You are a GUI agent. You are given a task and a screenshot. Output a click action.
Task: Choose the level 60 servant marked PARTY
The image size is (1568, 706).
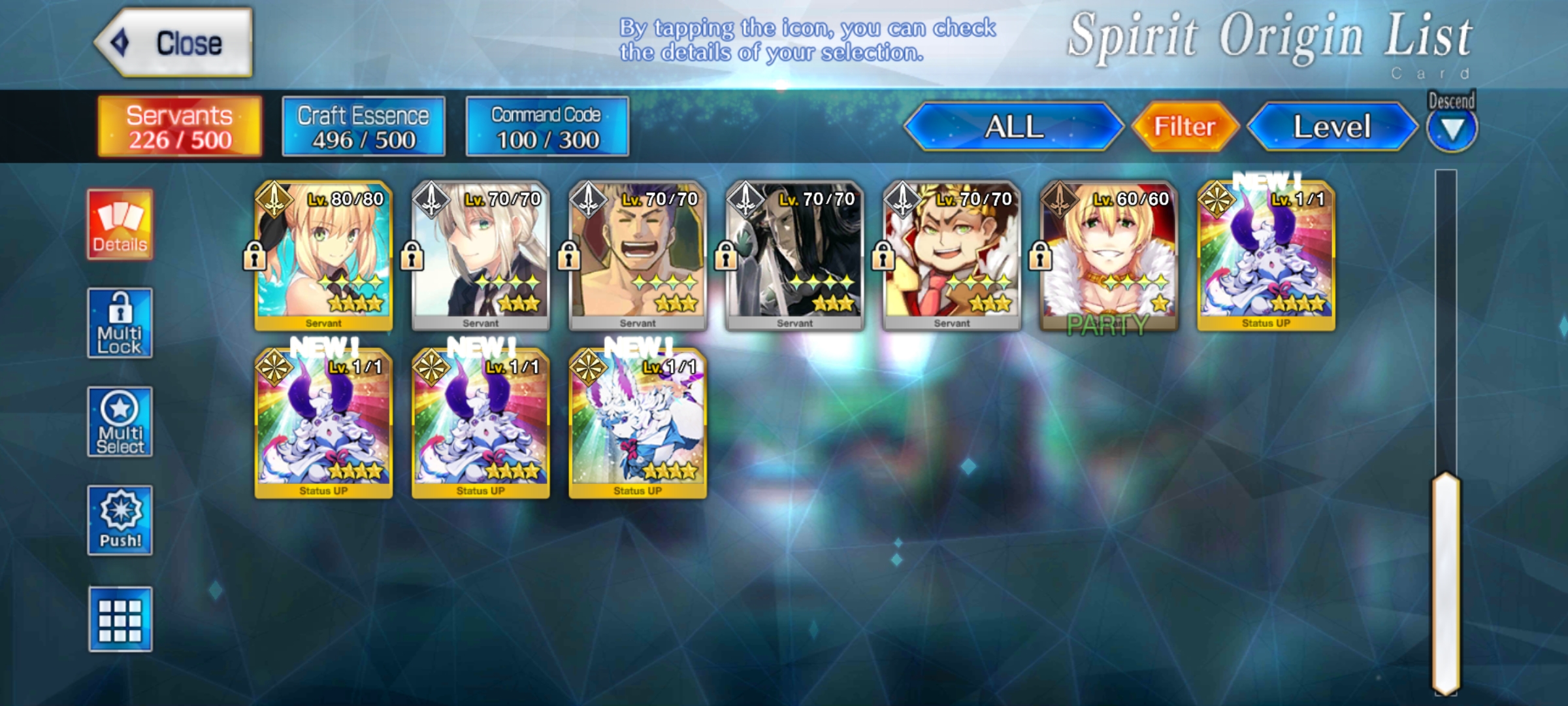1109,256
